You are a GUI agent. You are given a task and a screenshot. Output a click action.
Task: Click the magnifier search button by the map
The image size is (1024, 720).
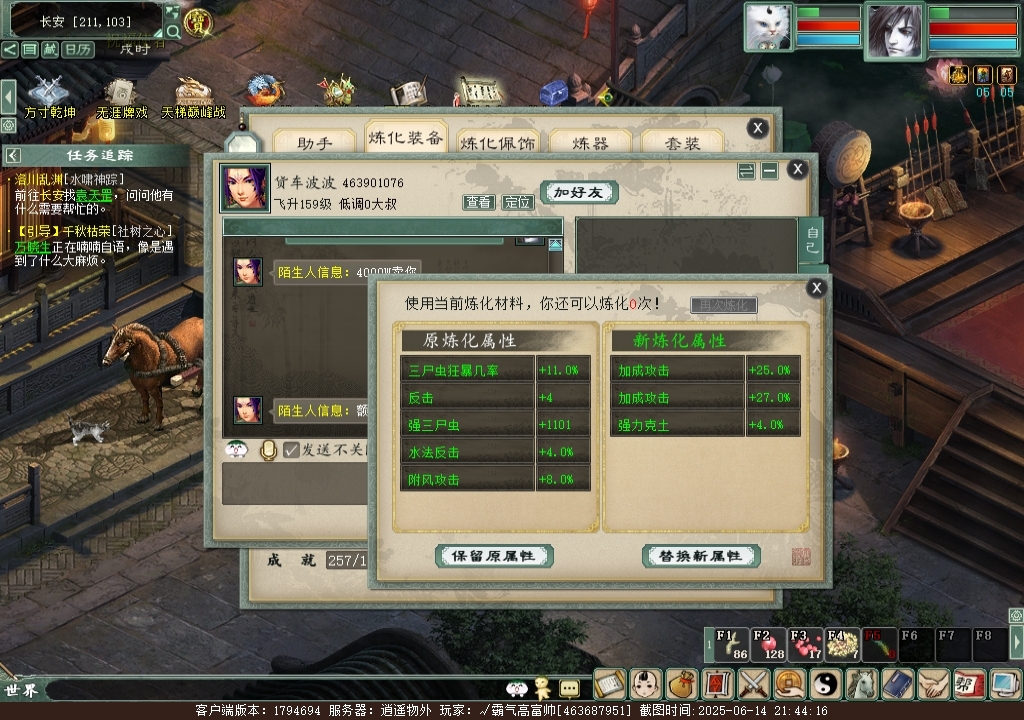click(x=174, y=31)
